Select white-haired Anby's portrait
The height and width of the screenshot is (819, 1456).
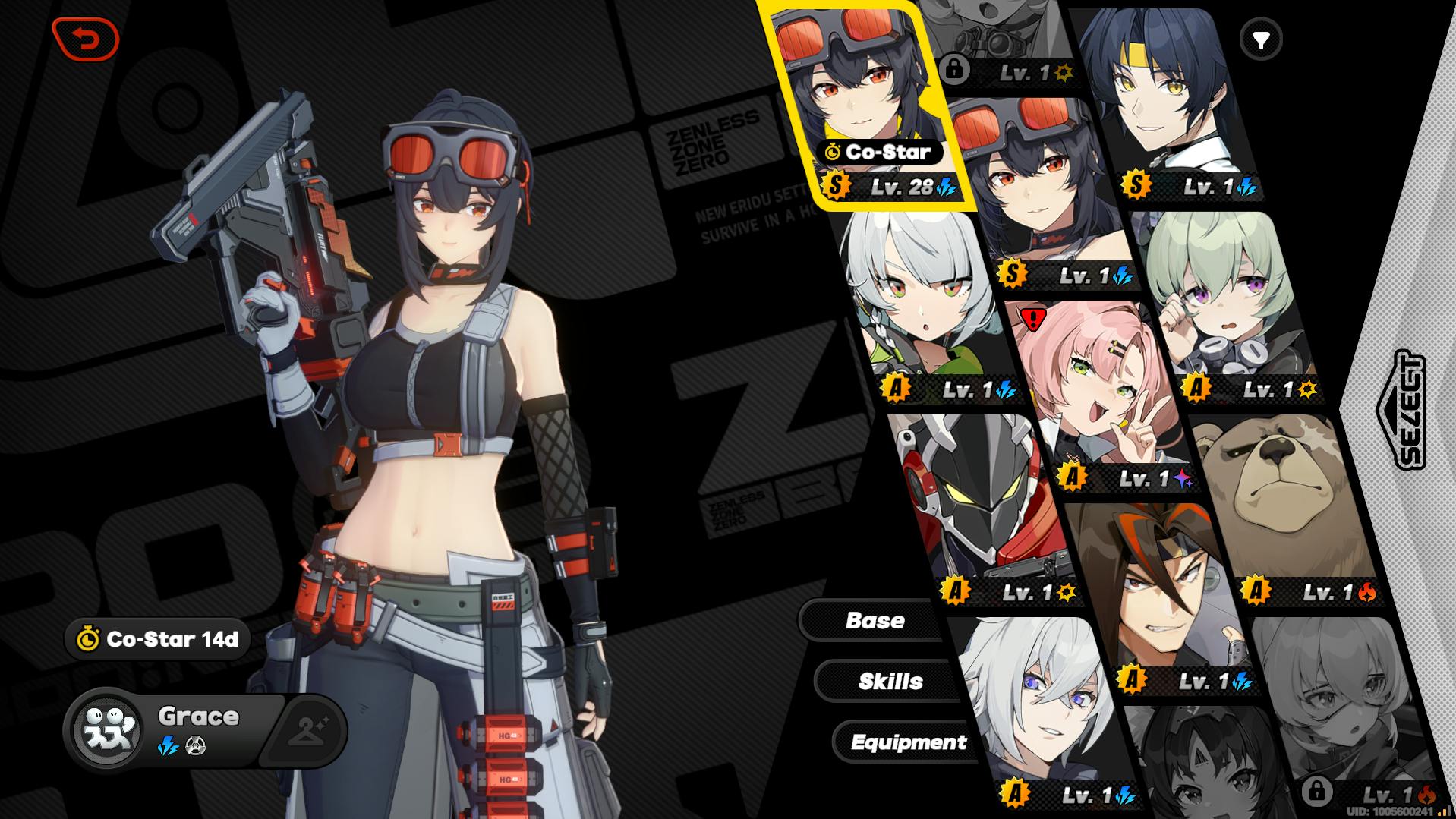tap(922, 304)
